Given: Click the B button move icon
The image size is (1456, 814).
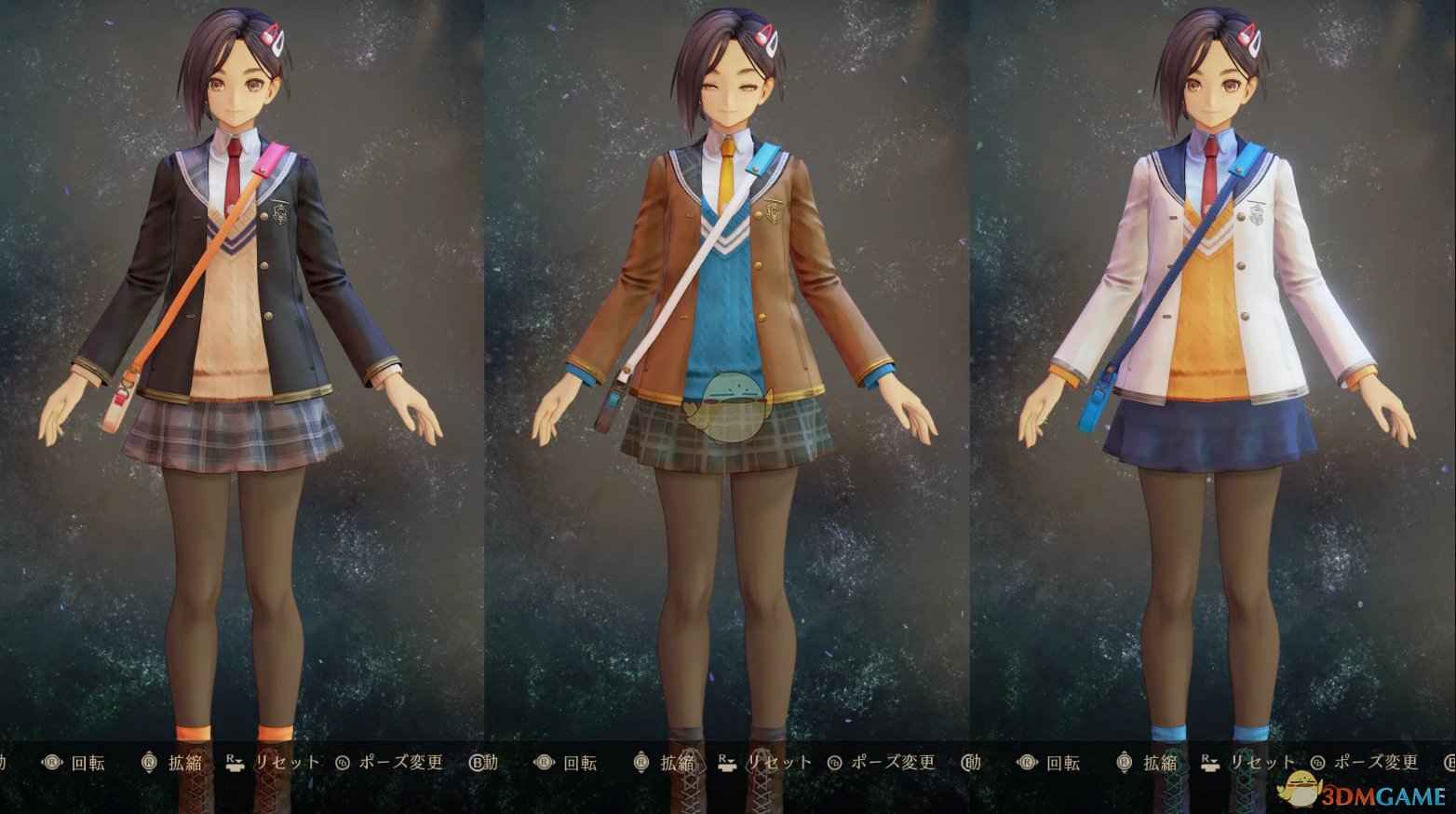Looking at the screenshot, I should click(x=475, y=762).
